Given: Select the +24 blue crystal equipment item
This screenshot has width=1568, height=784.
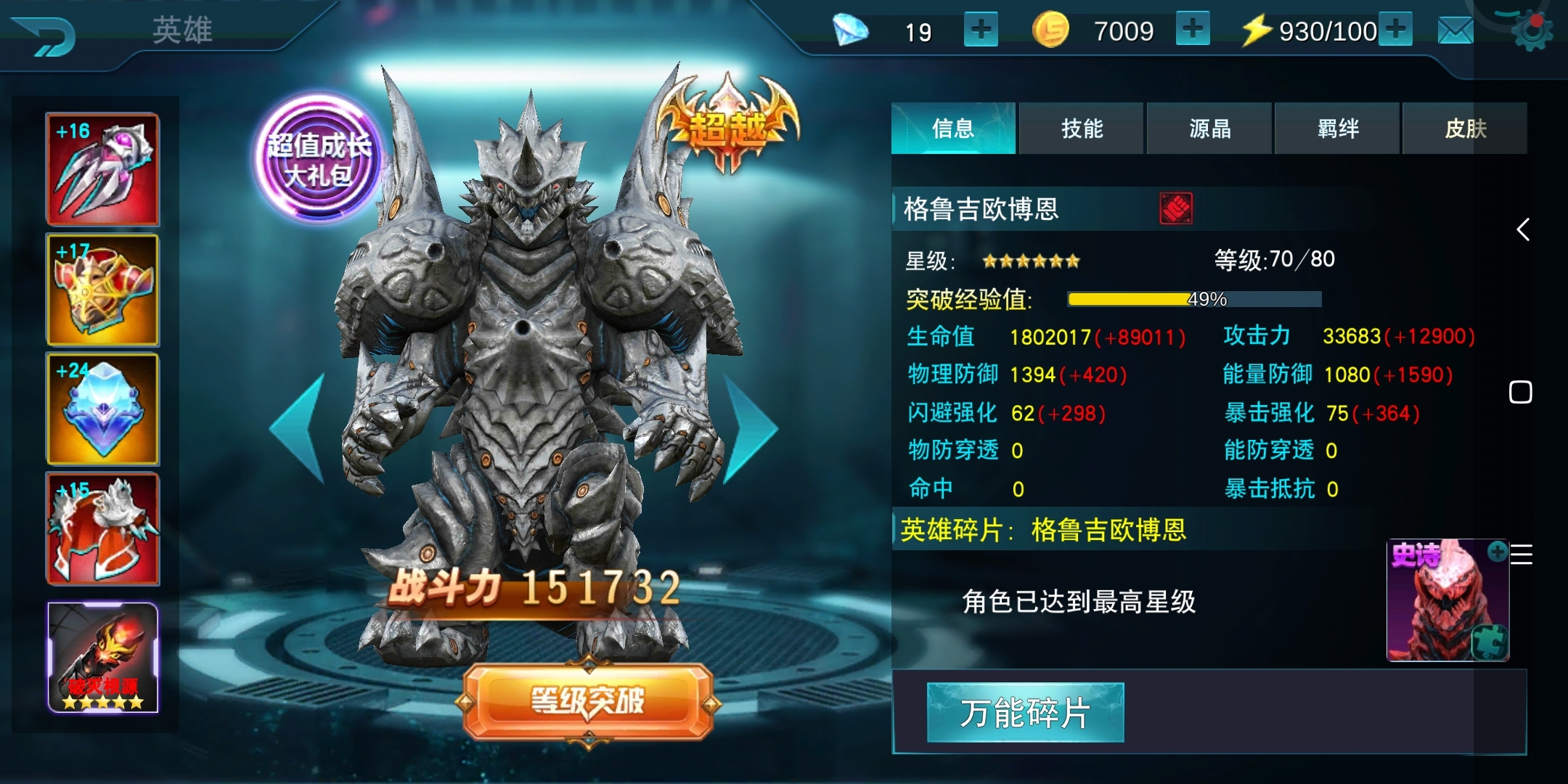Looking at the screenshot, I should 102,409.
